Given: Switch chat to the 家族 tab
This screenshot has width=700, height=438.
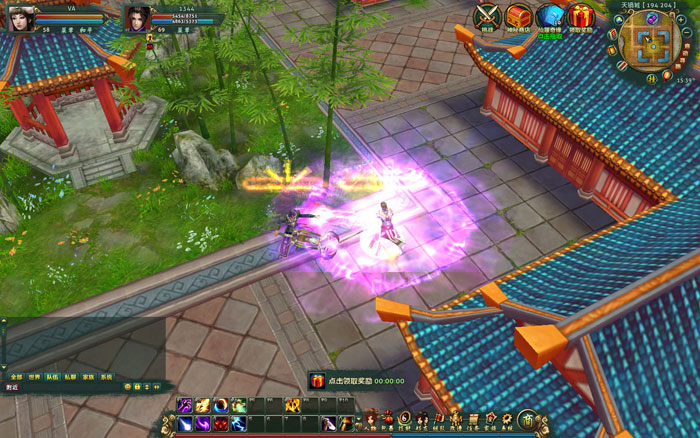Looking at the screenshot, I should [x=88, y=377].
